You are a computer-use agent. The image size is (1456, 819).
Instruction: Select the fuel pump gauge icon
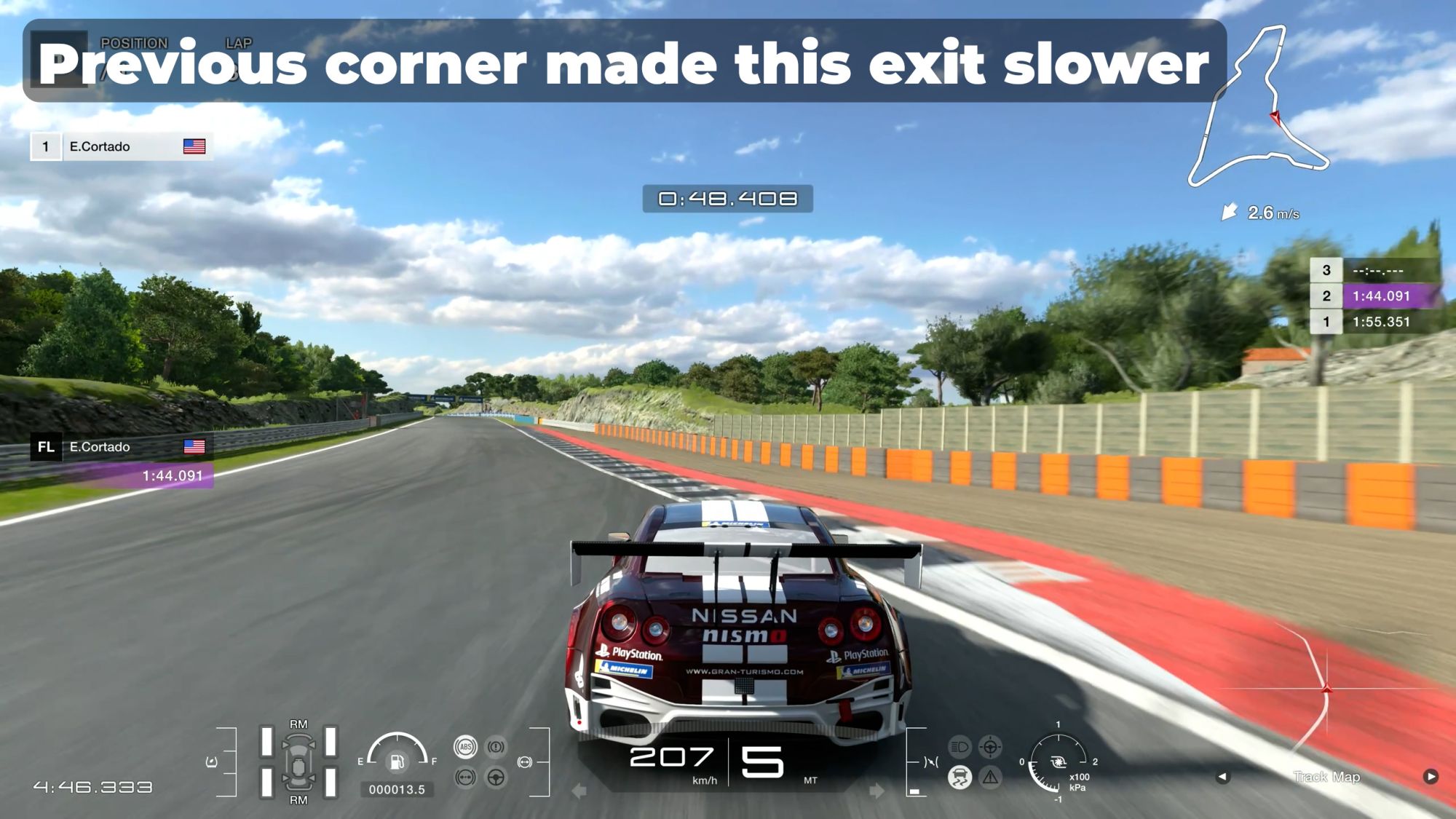(x=397, y=761)
